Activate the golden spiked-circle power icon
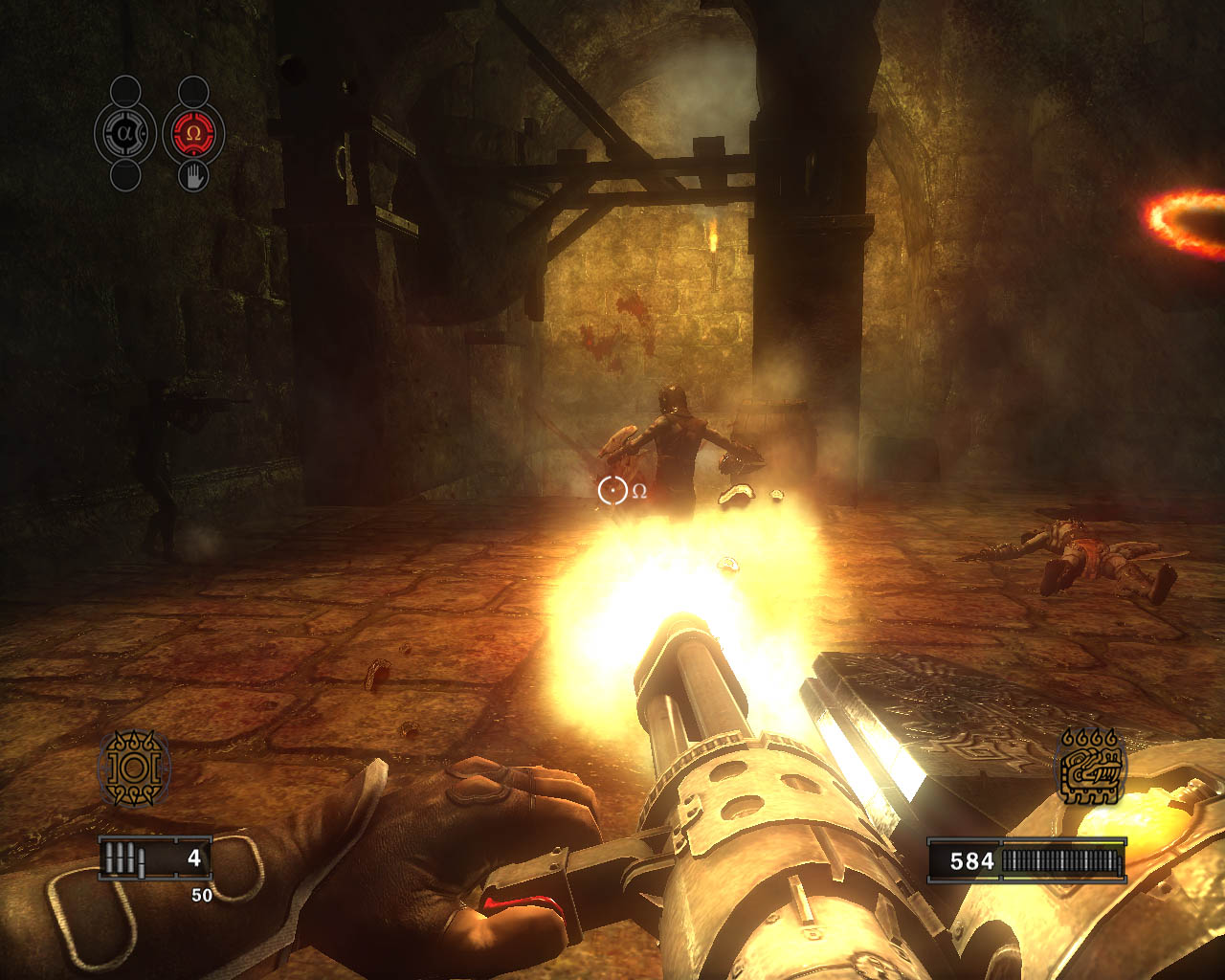 (x=134, y=768)
